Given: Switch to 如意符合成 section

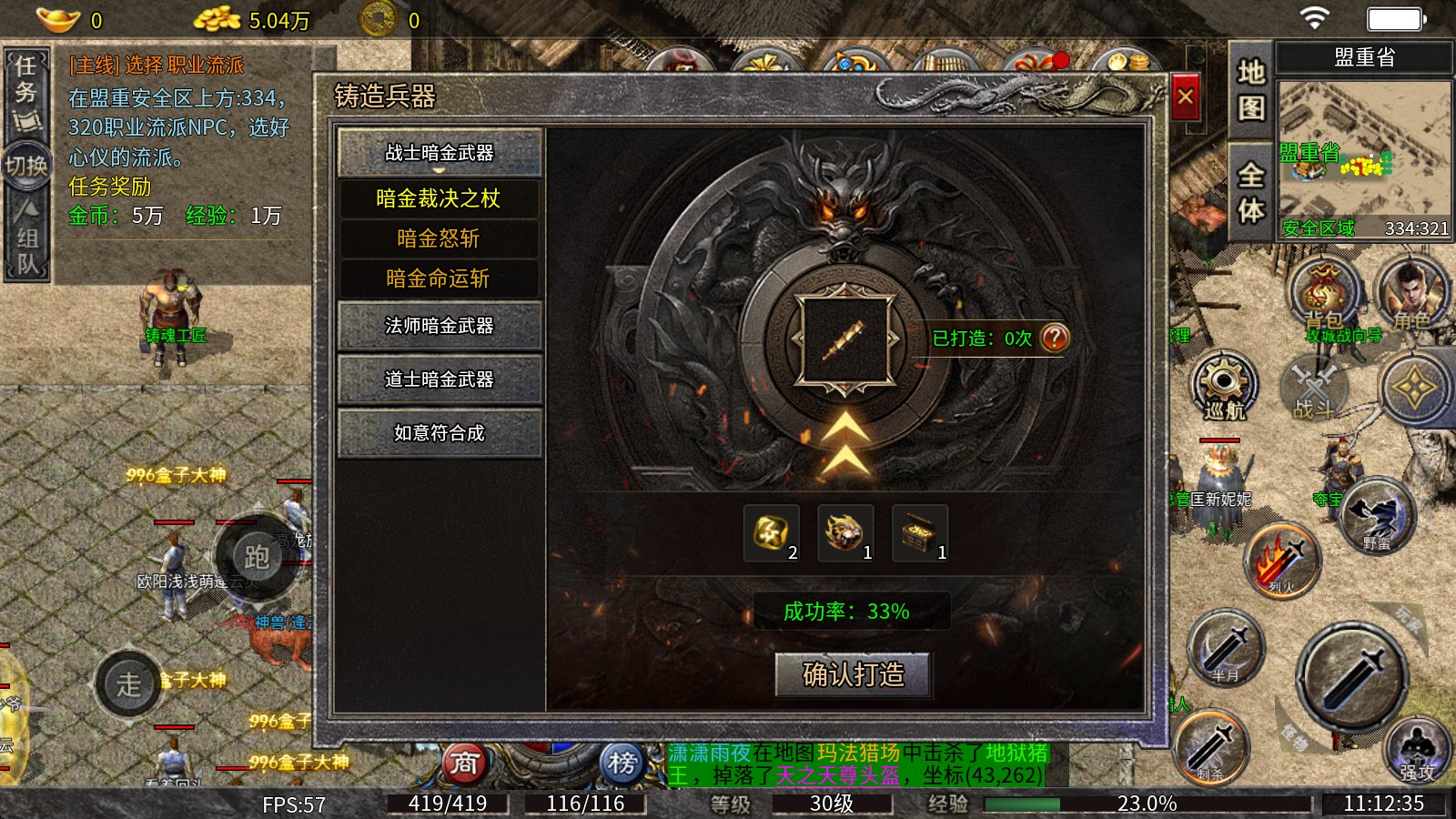Looking at the screenshot, I should pos(440,433).
